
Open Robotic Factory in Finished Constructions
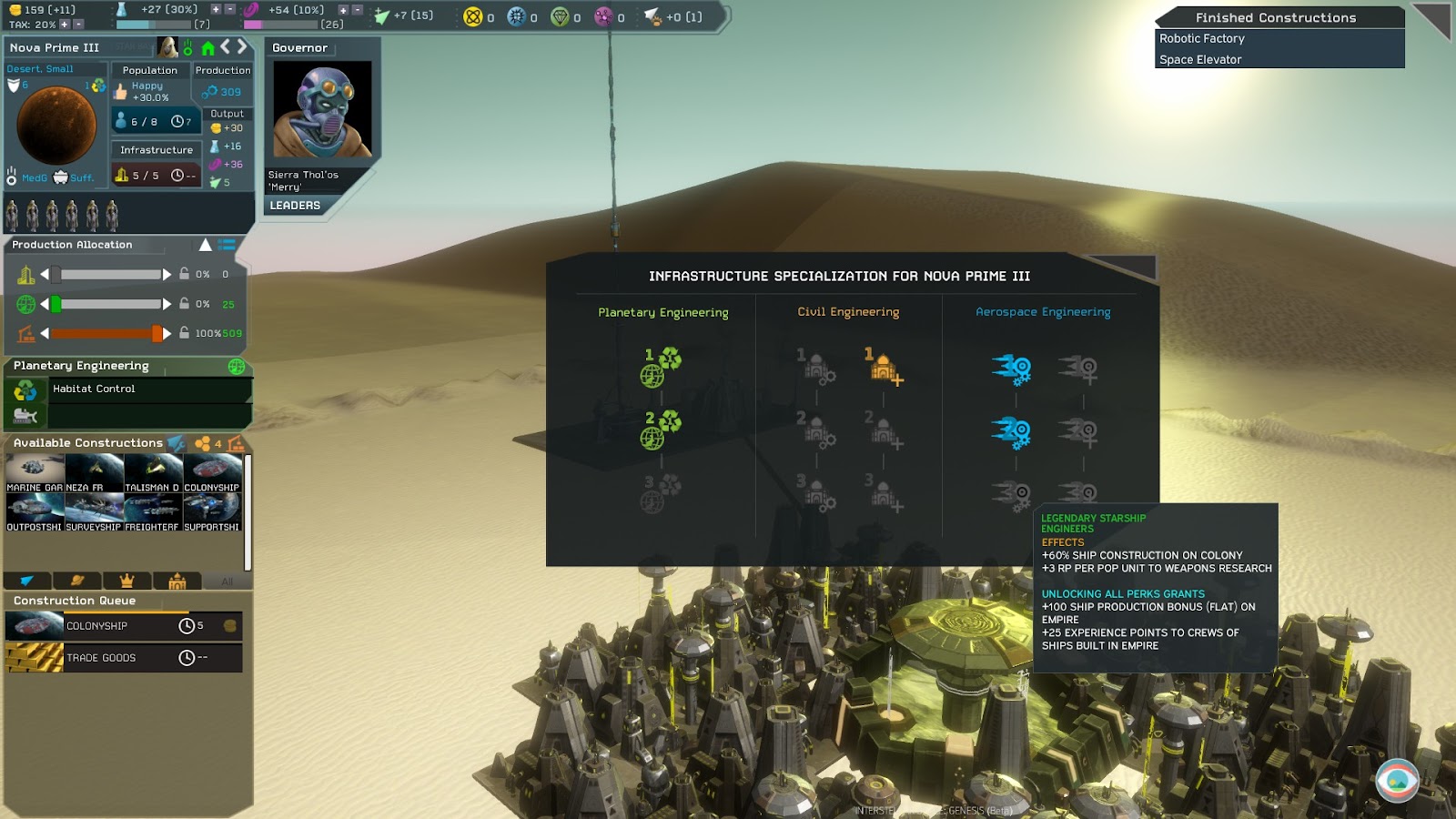click(1201, 39)
